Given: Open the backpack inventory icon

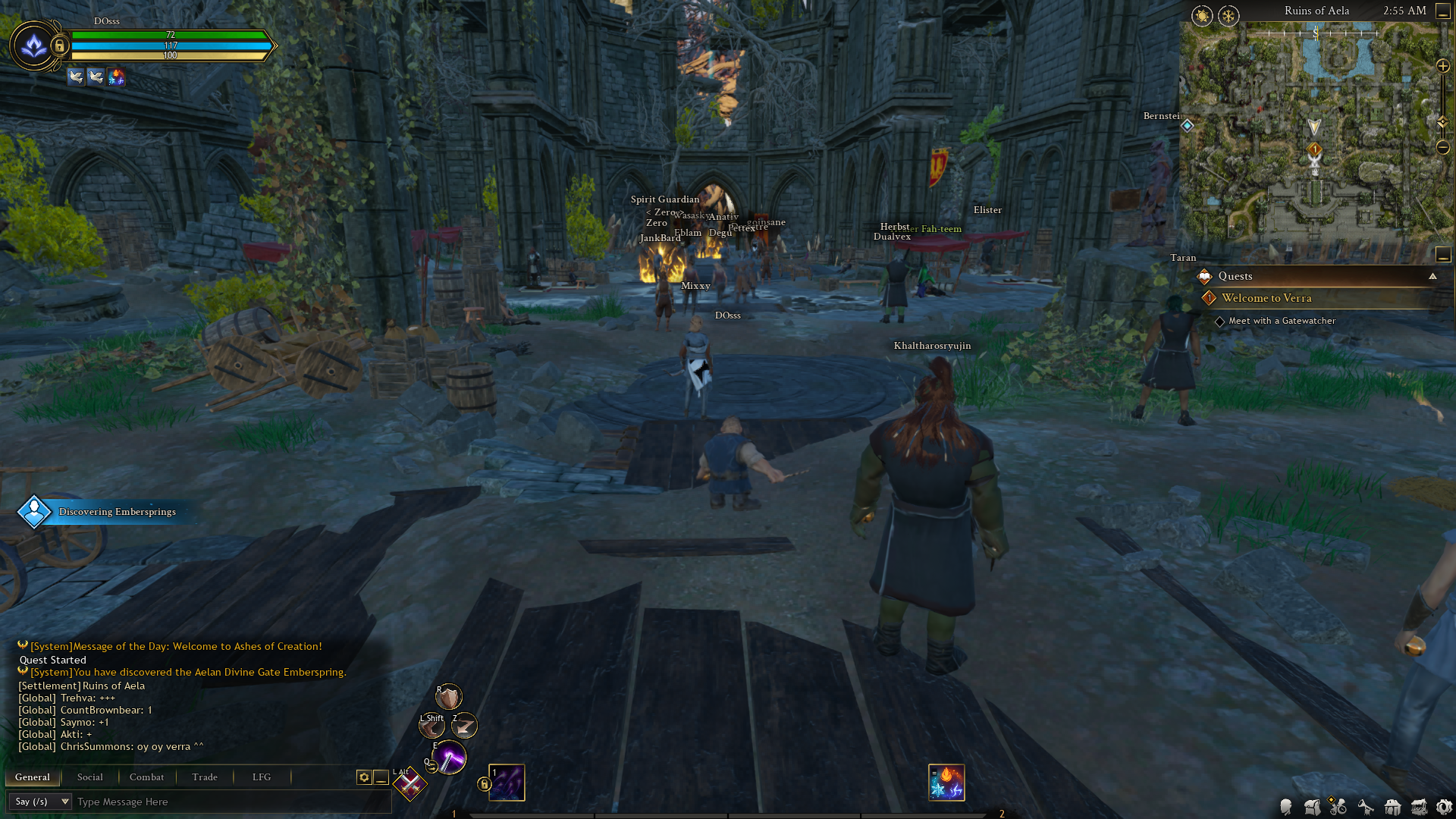Looking at the screenshot, I should (x=1313, y=807).
